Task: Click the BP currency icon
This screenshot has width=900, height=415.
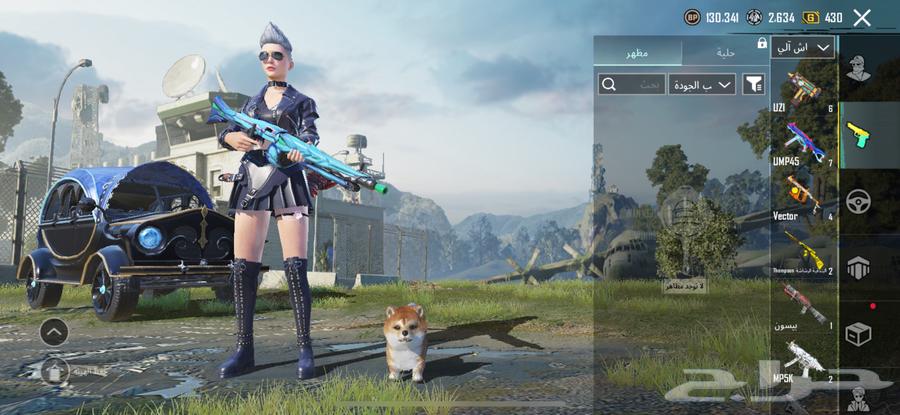Action: [x=692, y=17]
